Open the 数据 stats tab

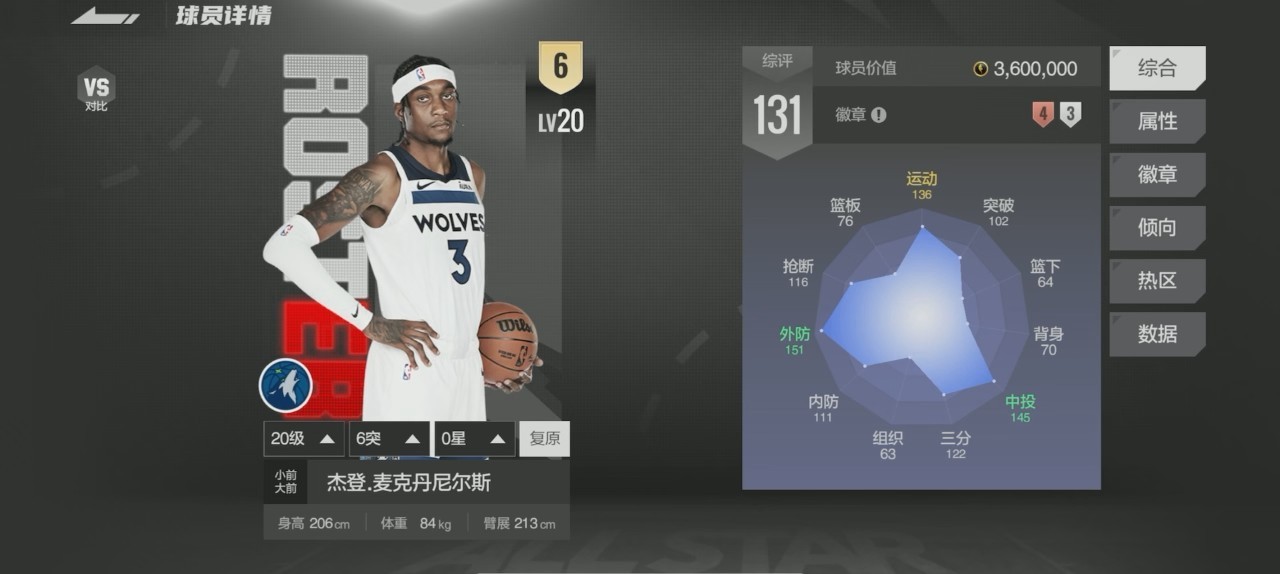tap(1157, 334)
